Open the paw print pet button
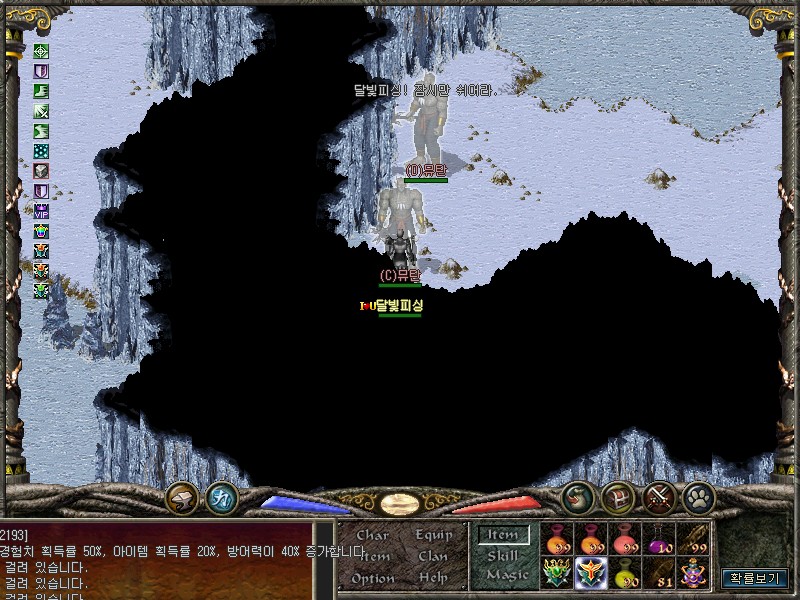This screenshot has width=800, height=600. pos(698,497)
